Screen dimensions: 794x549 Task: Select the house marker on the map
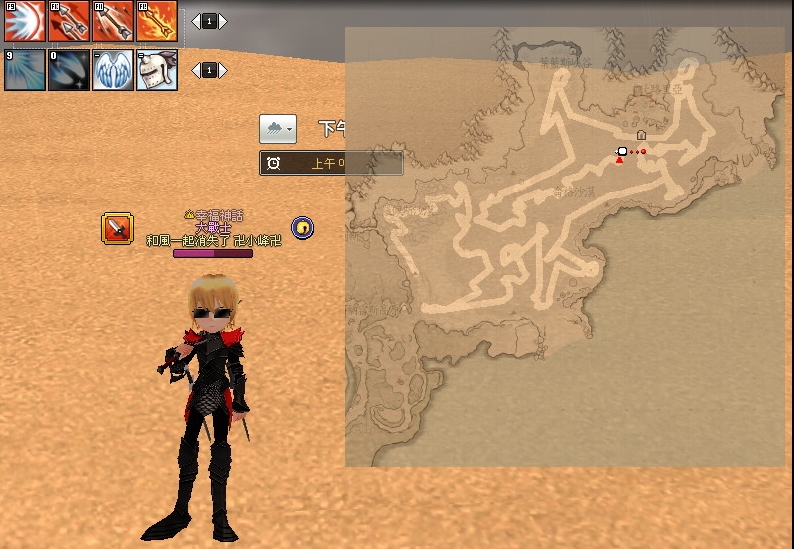pyautogui.click(x=641, y=134)
